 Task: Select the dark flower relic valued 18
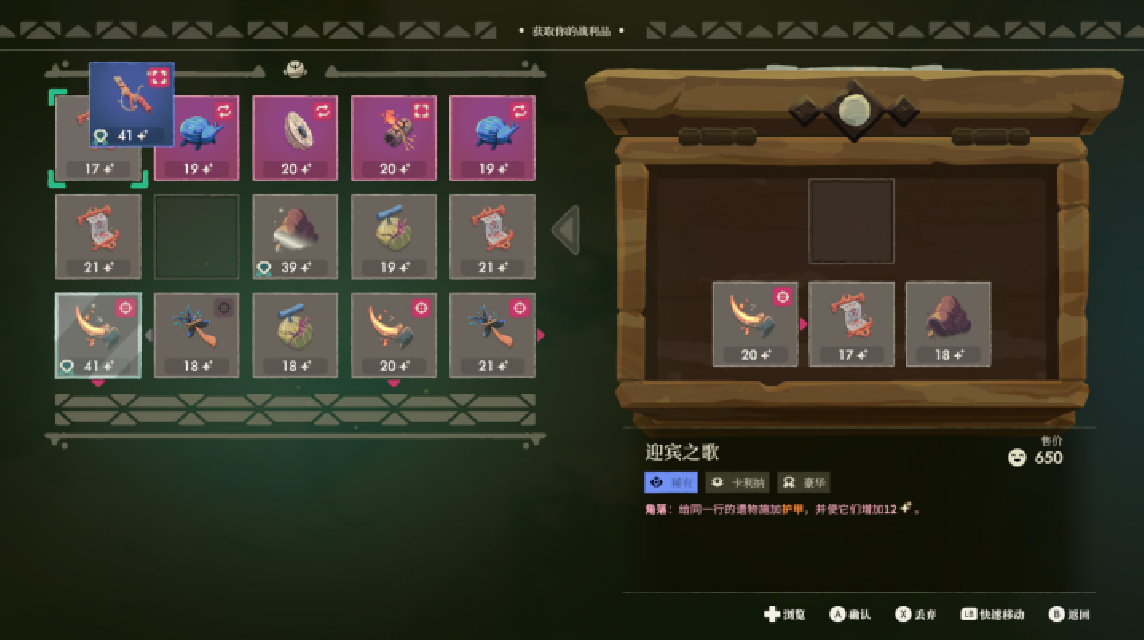tap(196, 335)
